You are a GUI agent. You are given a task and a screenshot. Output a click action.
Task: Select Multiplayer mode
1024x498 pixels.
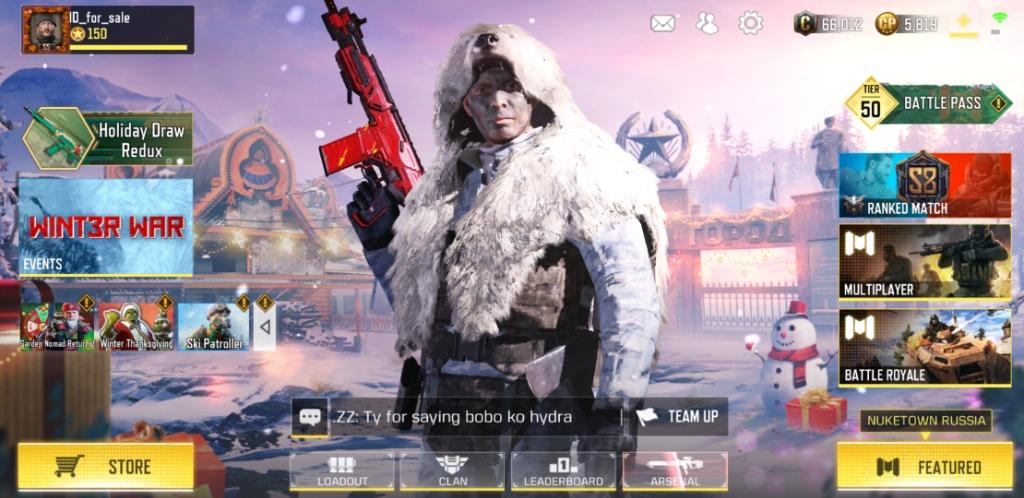924,262
